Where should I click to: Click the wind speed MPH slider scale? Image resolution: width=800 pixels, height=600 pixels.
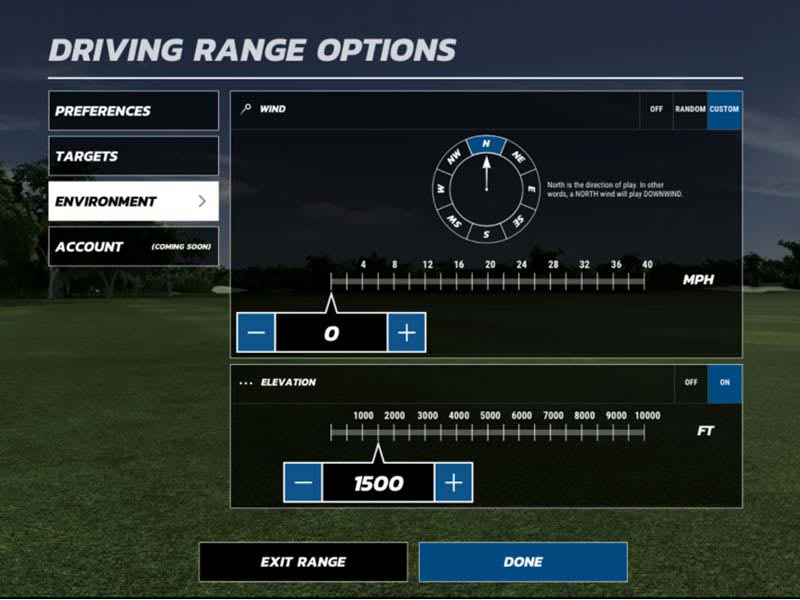(x=490, y=283)
